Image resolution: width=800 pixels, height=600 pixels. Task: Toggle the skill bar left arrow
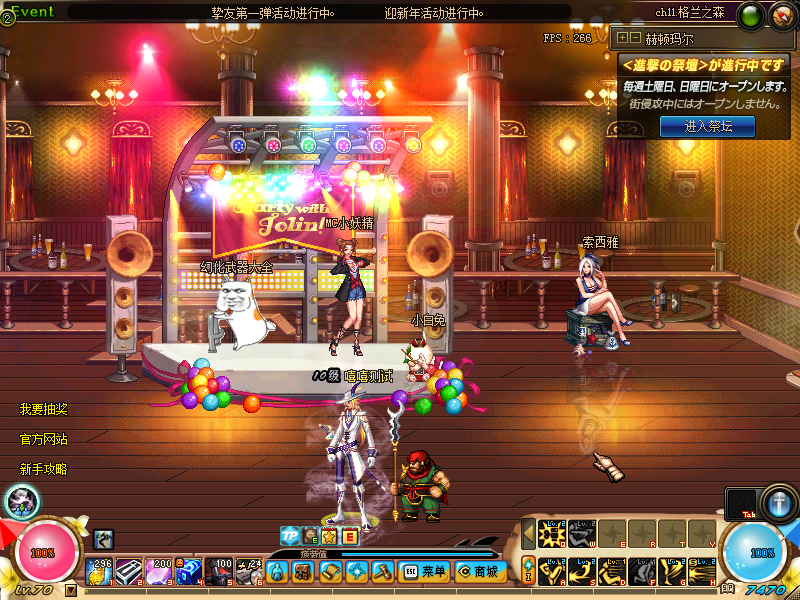click(x=528, y=533)
